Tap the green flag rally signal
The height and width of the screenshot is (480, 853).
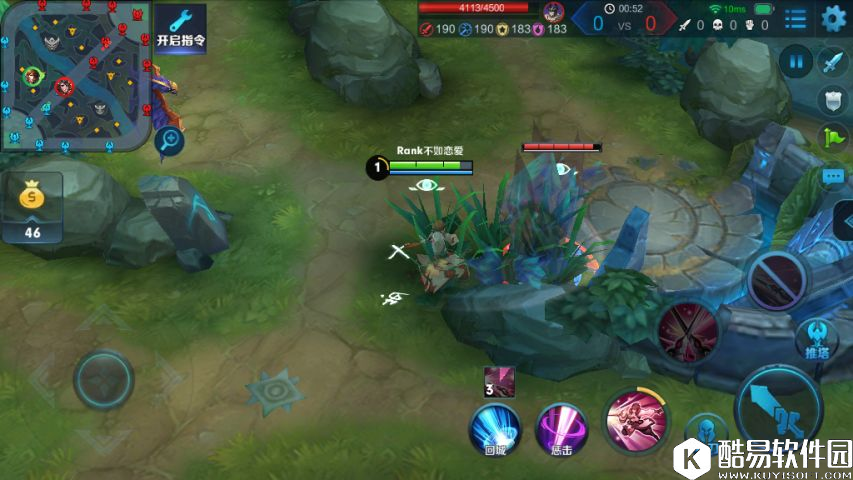pyautogui.click(x=833, y=137)
